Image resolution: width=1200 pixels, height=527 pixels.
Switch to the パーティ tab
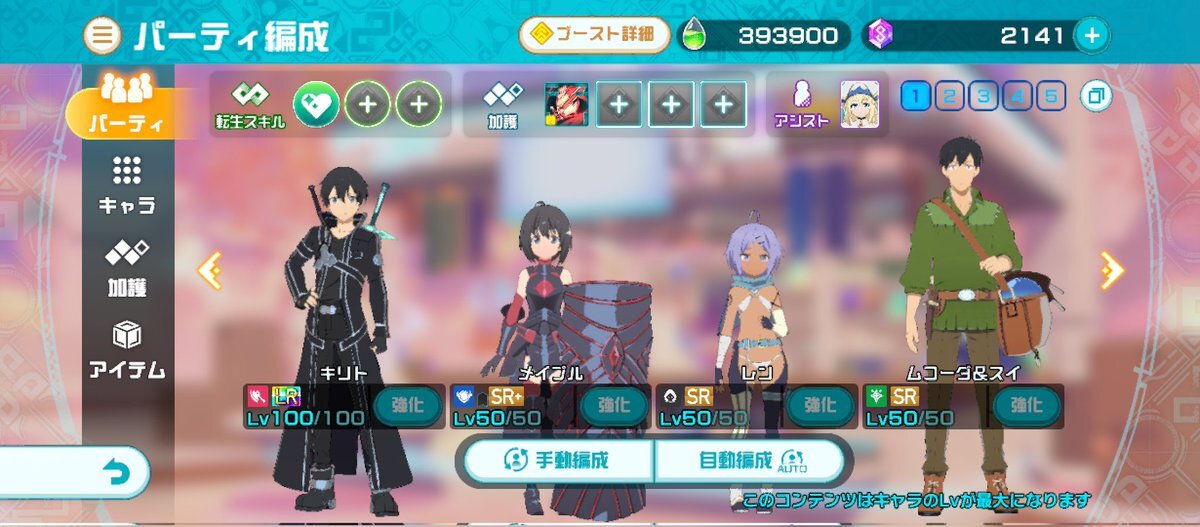(x=125, y=110)
